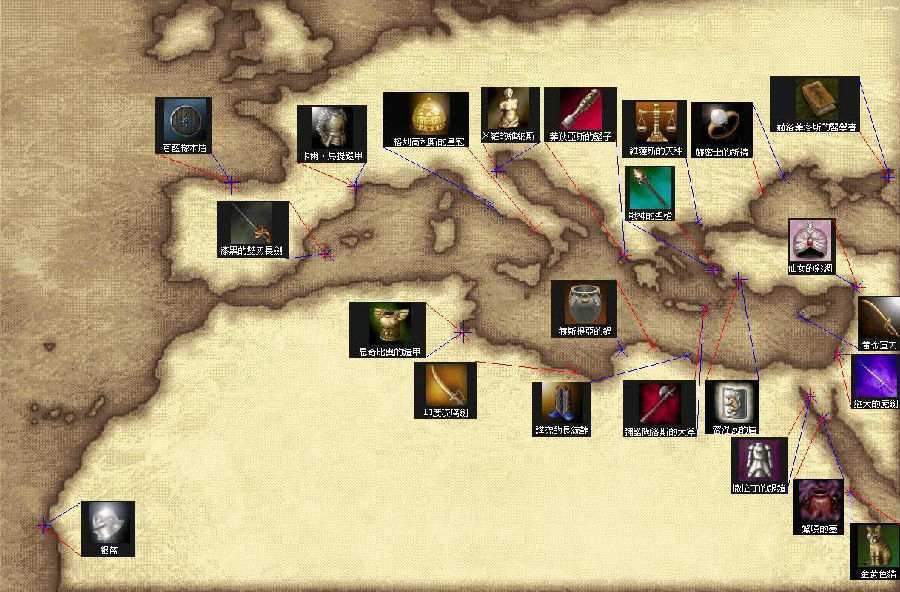Select the staff on green background
The width and height of the screenshot is (900, 592).
[x=650, y=188]
